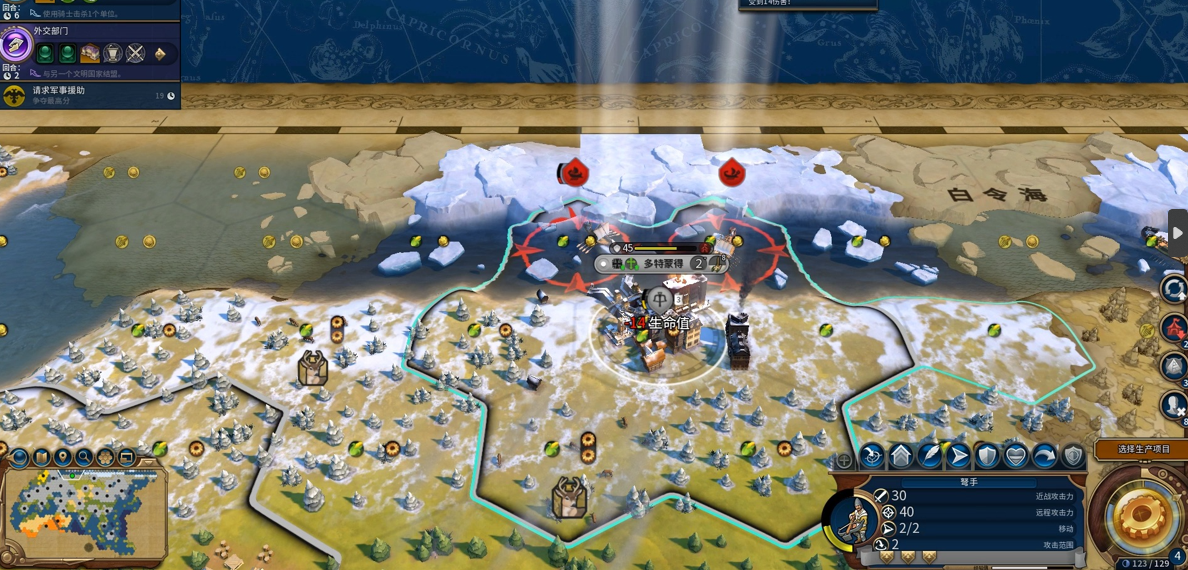Open the 多特蒙得 city banner
Image resolution: width=1188 pixels, height=570 pixels.
coord(661,264)
